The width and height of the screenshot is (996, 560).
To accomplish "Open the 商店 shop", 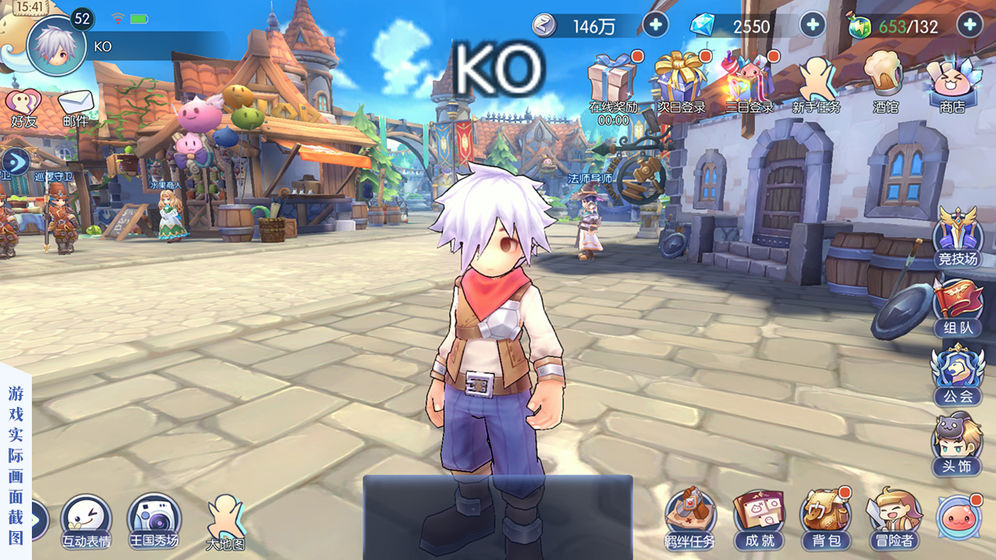I will tap(951, 80).
